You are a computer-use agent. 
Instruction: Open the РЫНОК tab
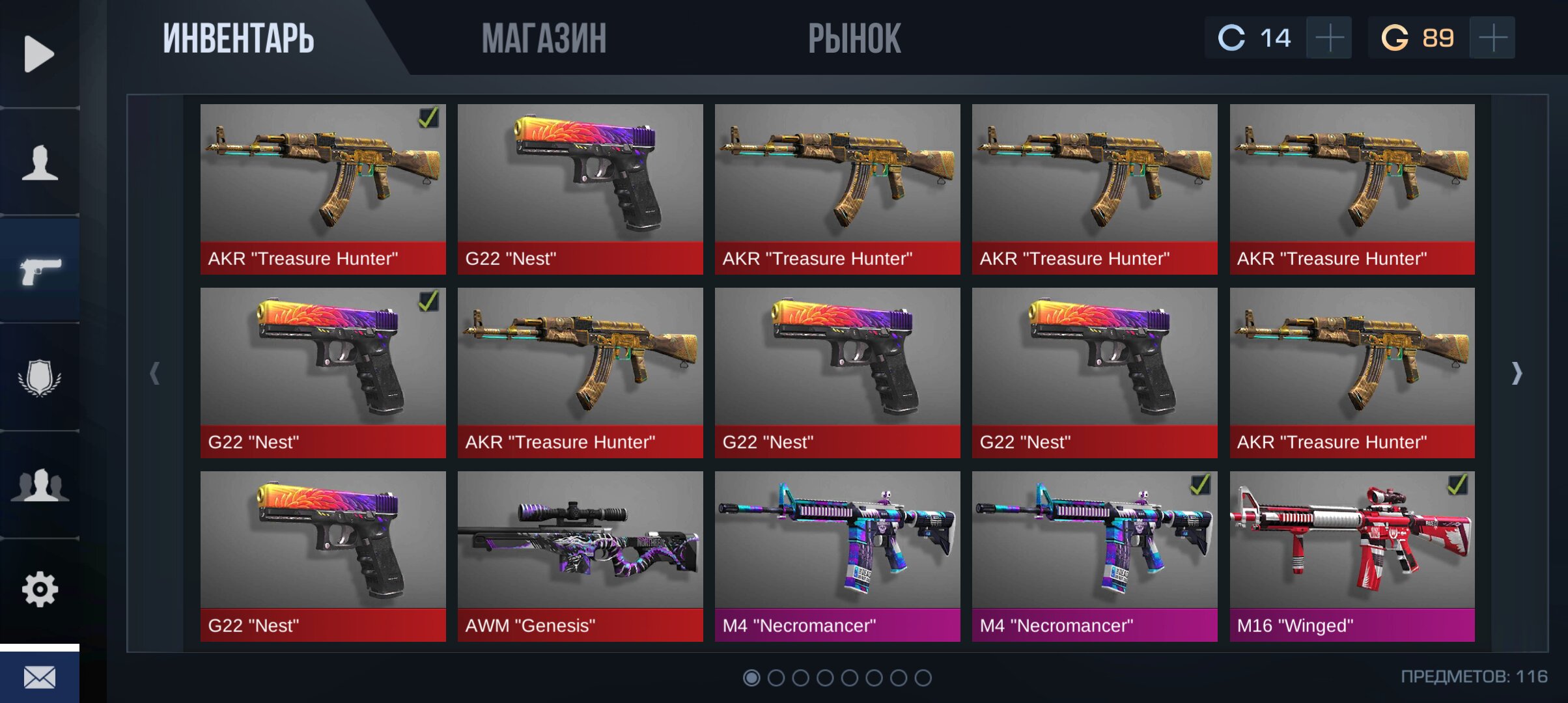pos(854,38)
